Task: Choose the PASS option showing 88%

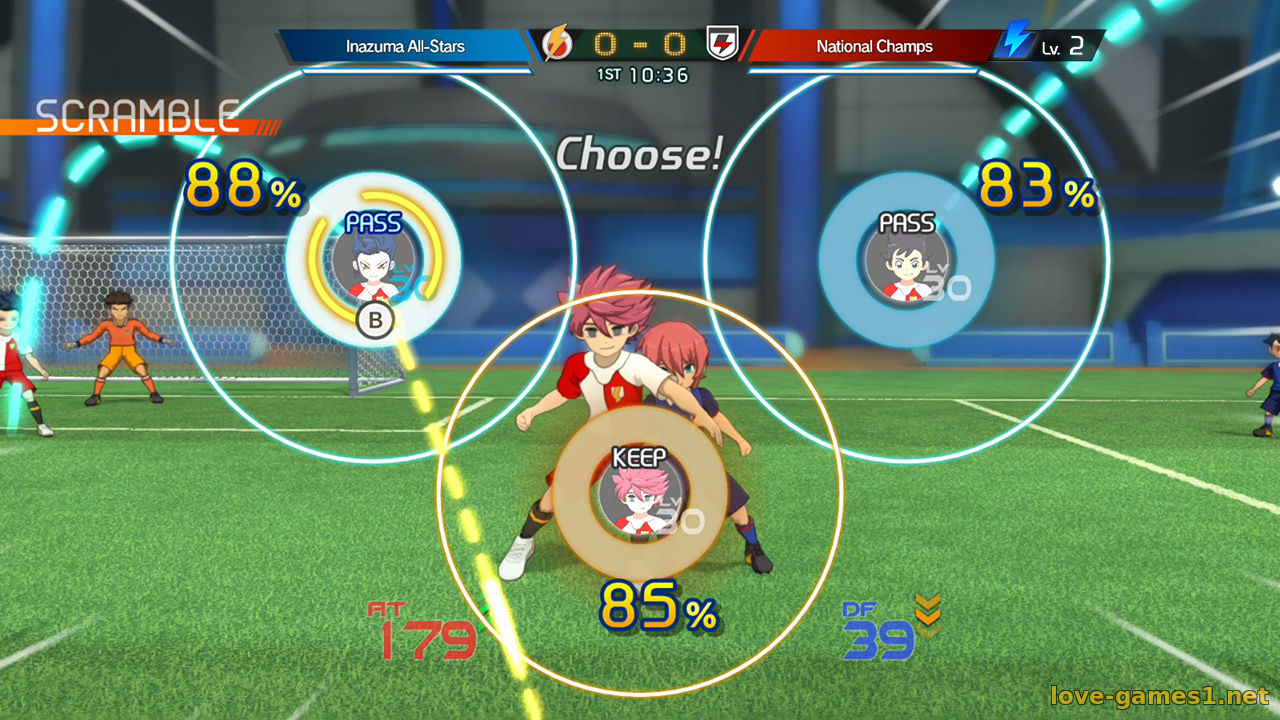Action: 373,260
